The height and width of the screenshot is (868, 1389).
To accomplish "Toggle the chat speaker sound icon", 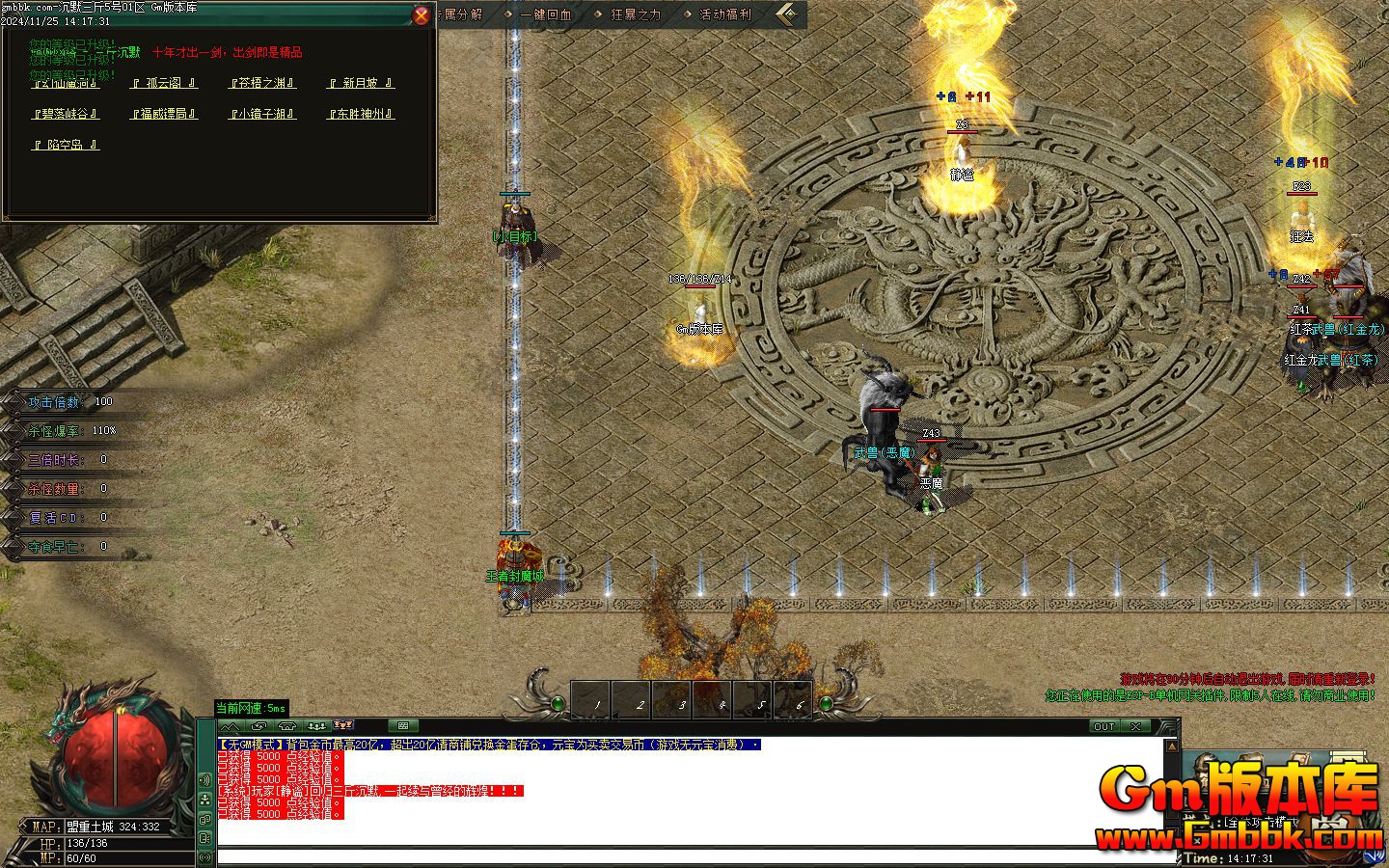I will (204, 779).
